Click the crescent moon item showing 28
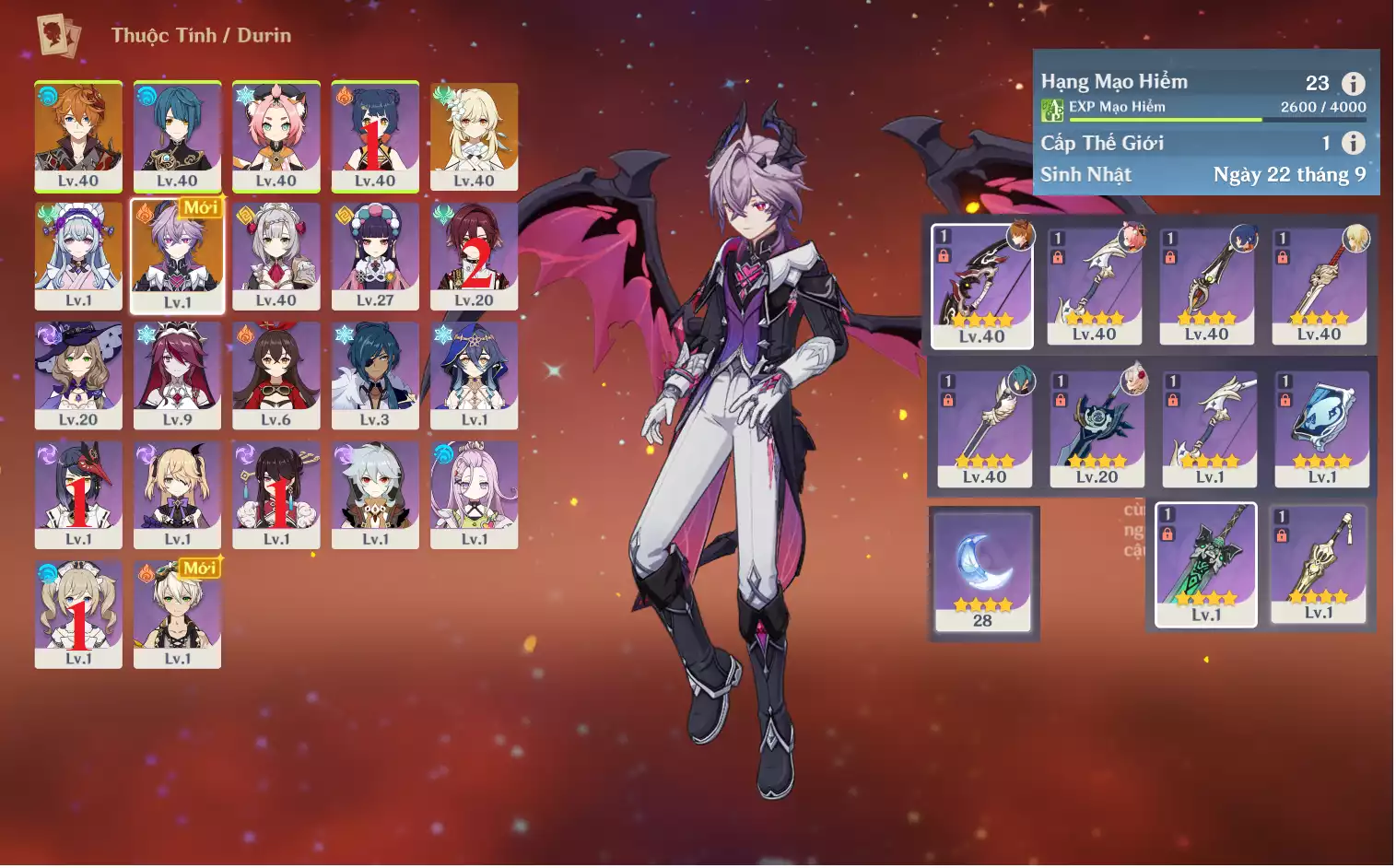The image size is (1396, 868). [983, 571]
